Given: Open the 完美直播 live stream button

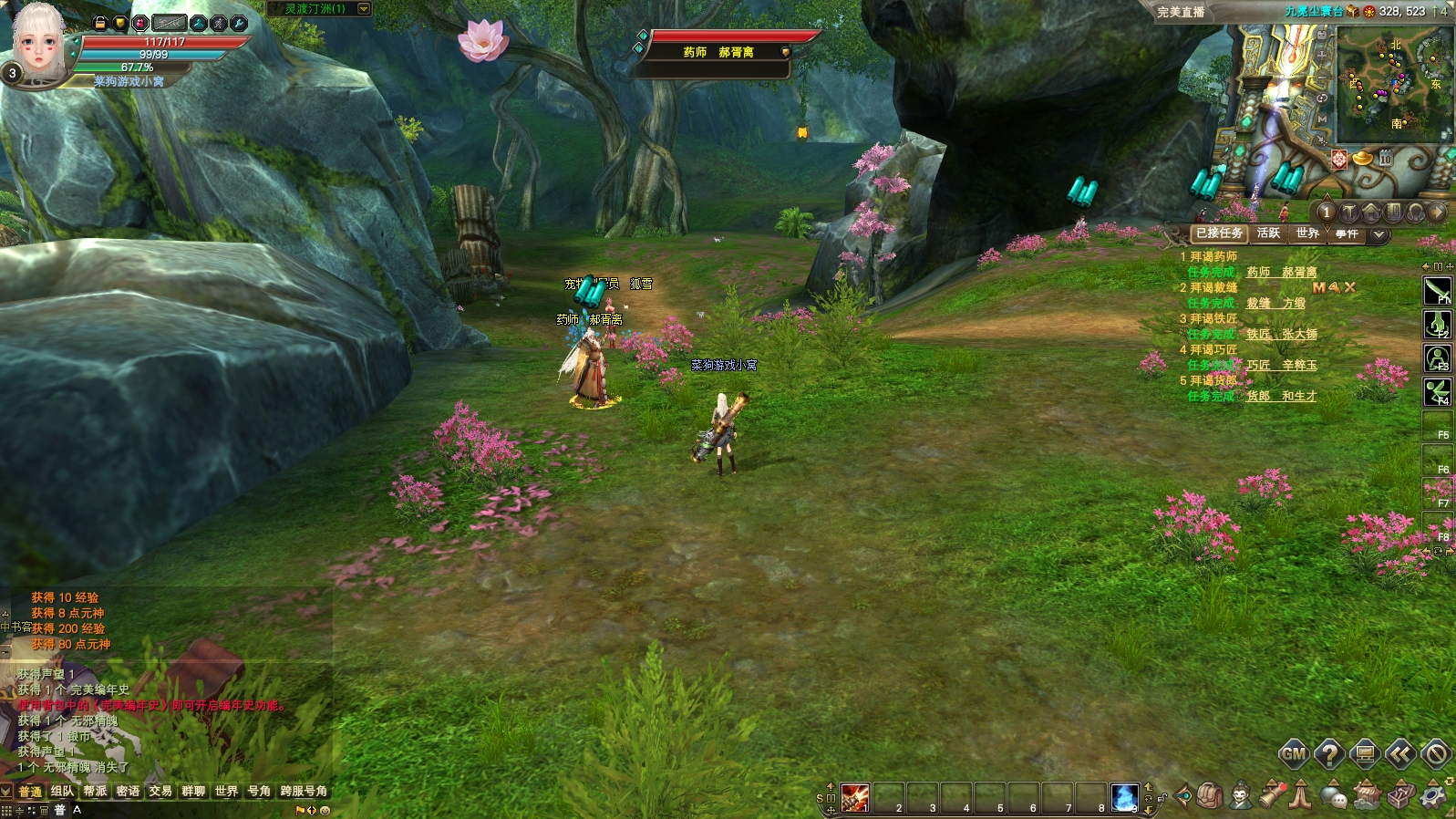Looking at the screenshot, I should [1181, 12].
